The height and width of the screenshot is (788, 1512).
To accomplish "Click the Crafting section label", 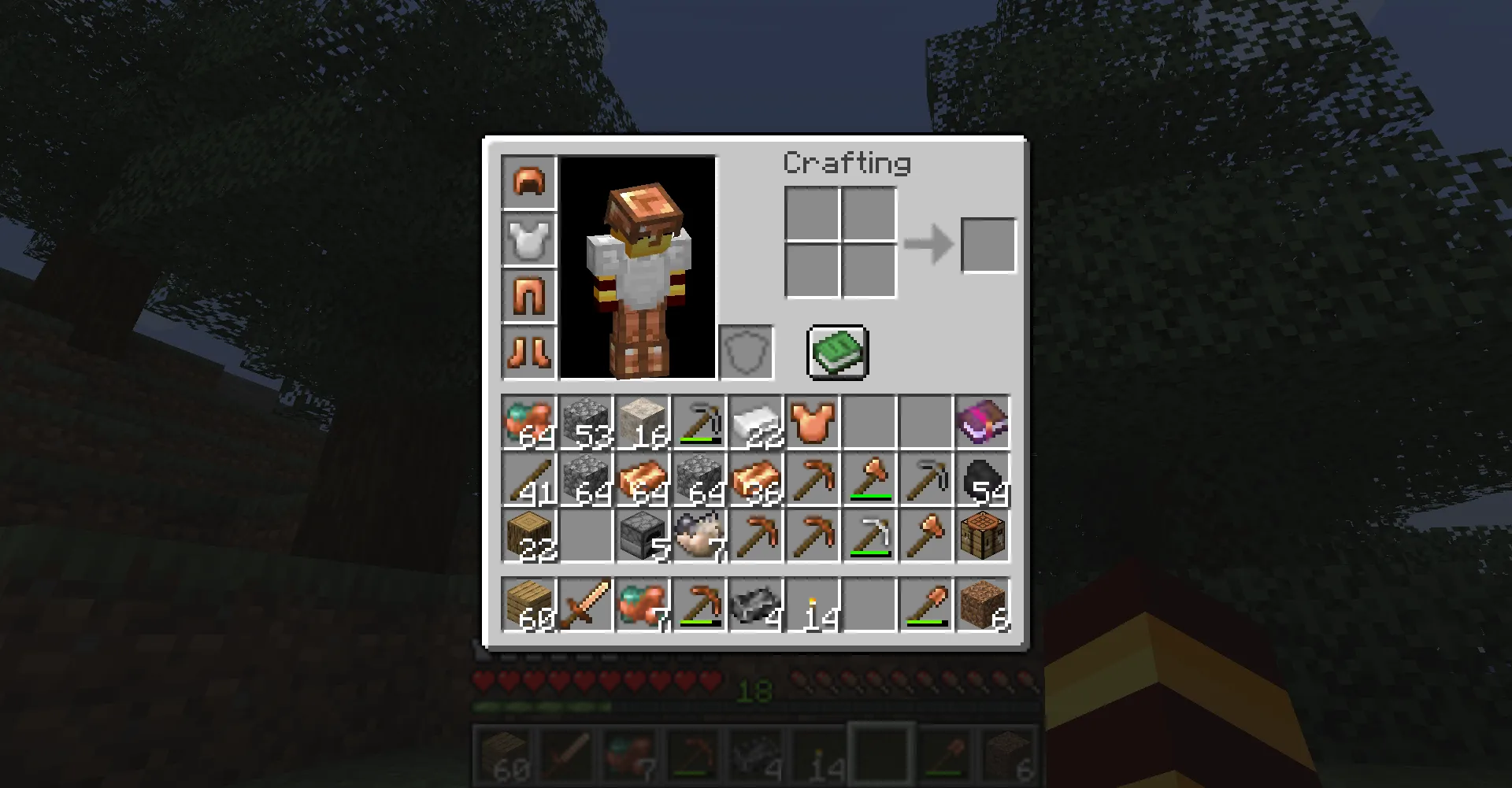I will click(x=847, y=164).
